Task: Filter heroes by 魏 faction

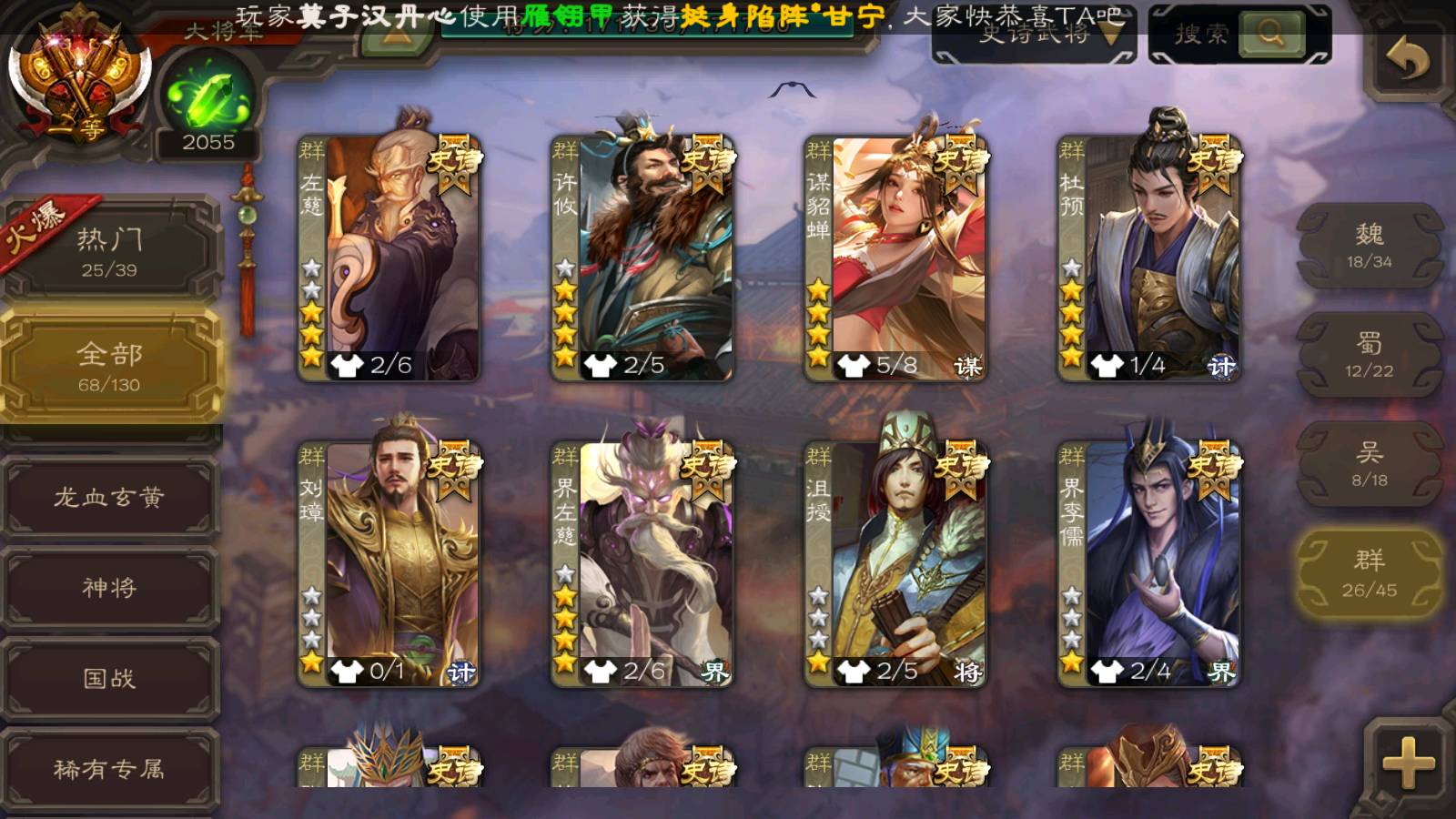Action: [x=1369, y=246]
